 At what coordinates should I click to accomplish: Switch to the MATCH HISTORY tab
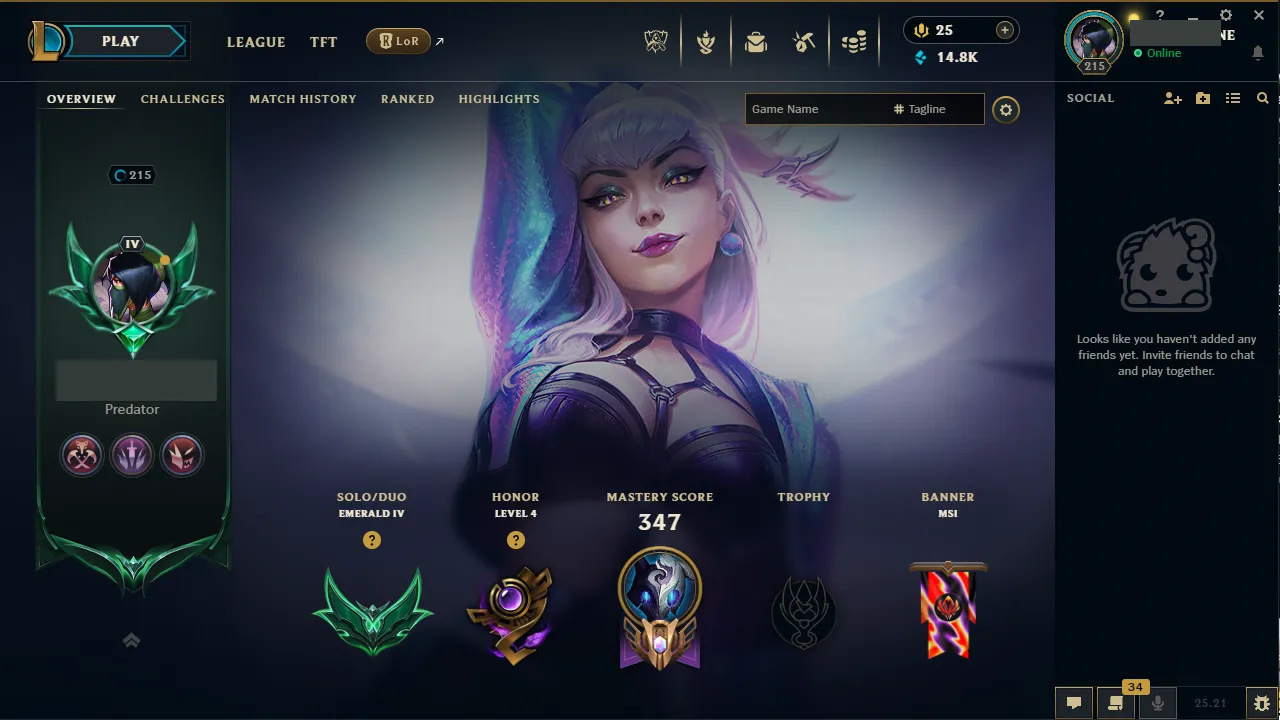click(x=303, y=99)
